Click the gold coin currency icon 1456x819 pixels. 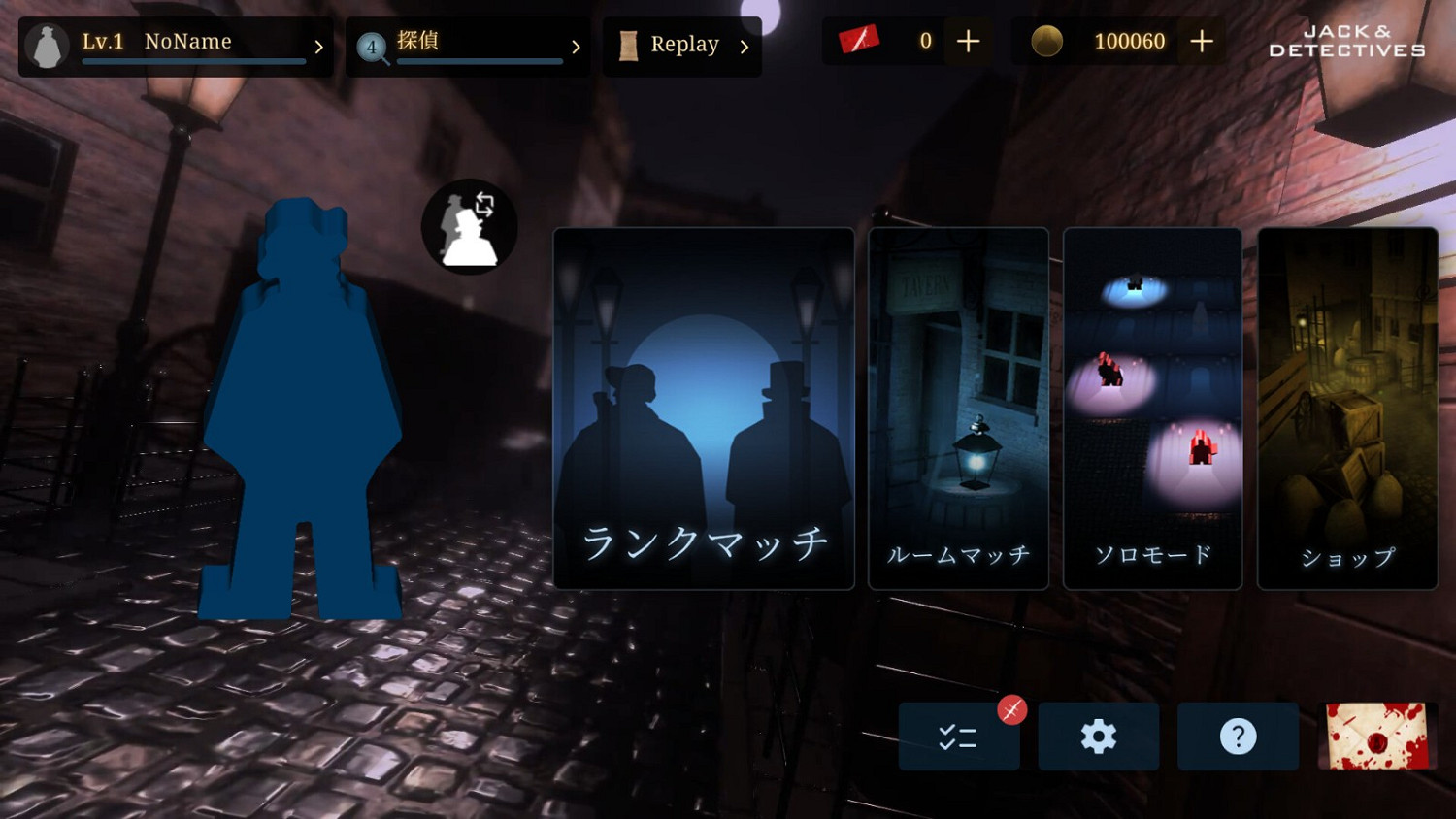(1046, 42)
